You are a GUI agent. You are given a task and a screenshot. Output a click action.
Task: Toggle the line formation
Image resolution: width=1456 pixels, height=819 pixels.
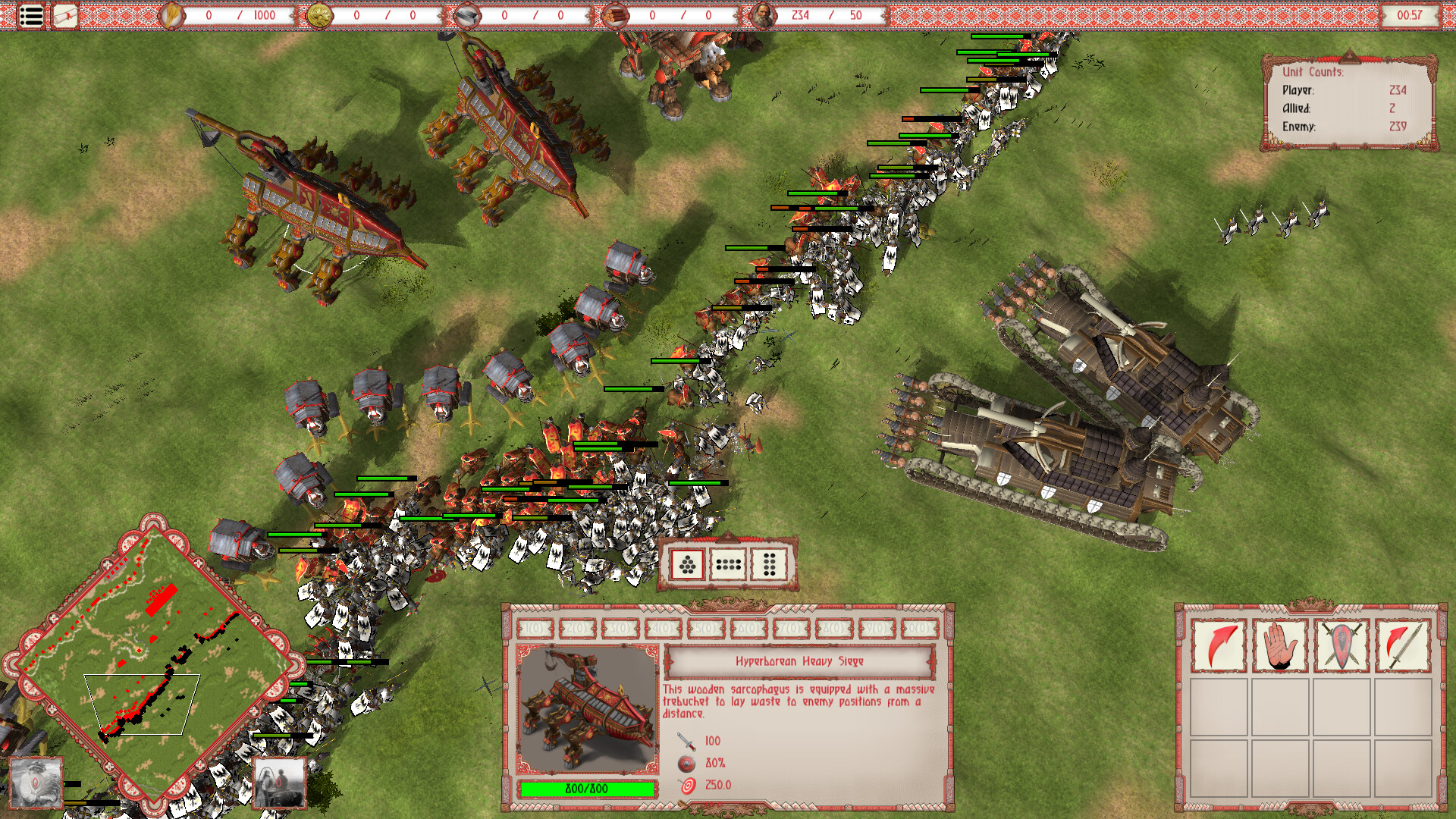point(728,565)
